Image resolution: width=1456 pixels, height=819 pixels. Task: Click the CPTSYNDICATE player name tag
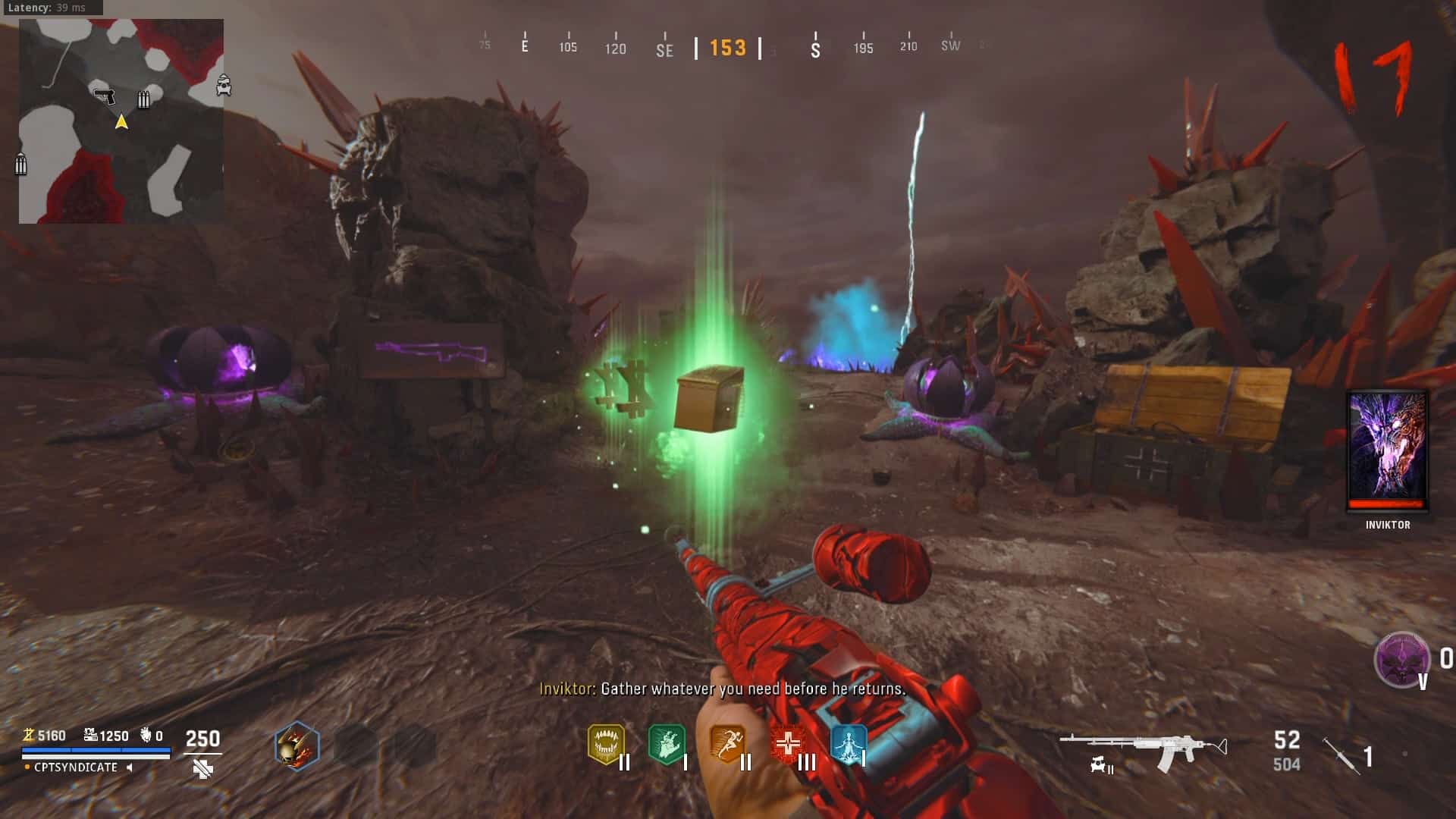[76, 767]
